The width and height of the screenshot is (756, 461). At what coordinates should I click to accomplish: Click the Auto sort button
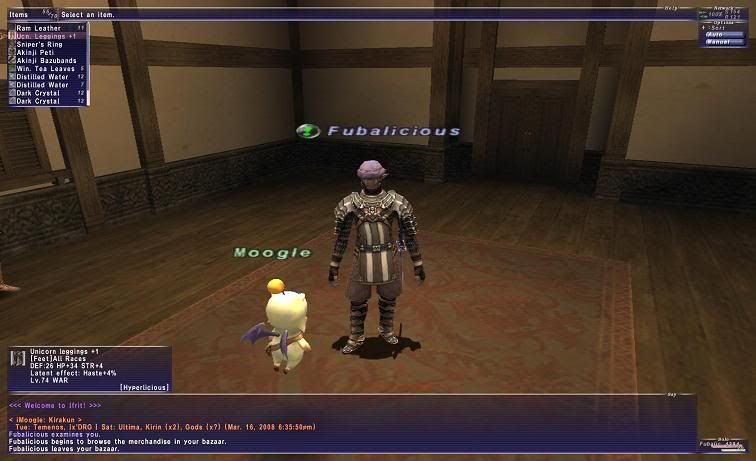[x=723, y=34]
